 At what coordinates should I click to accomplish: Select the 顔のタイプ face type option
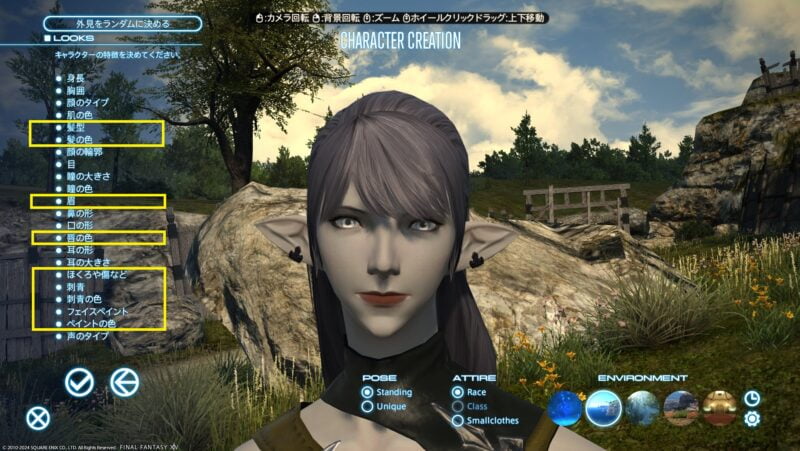[x=87, y=102]
